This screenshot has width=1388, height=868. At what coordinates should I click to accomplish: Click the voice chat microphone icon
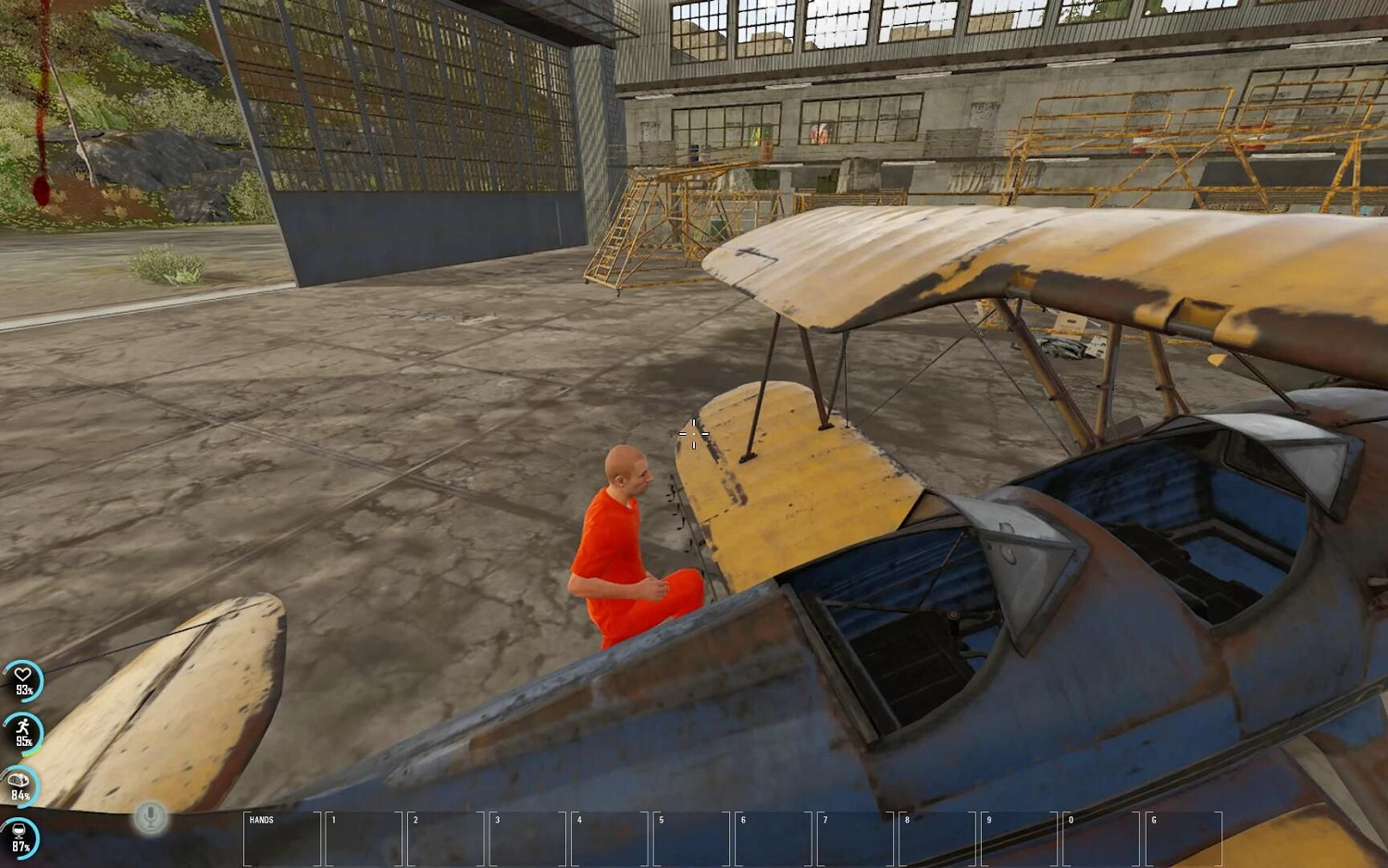(151, 817)
